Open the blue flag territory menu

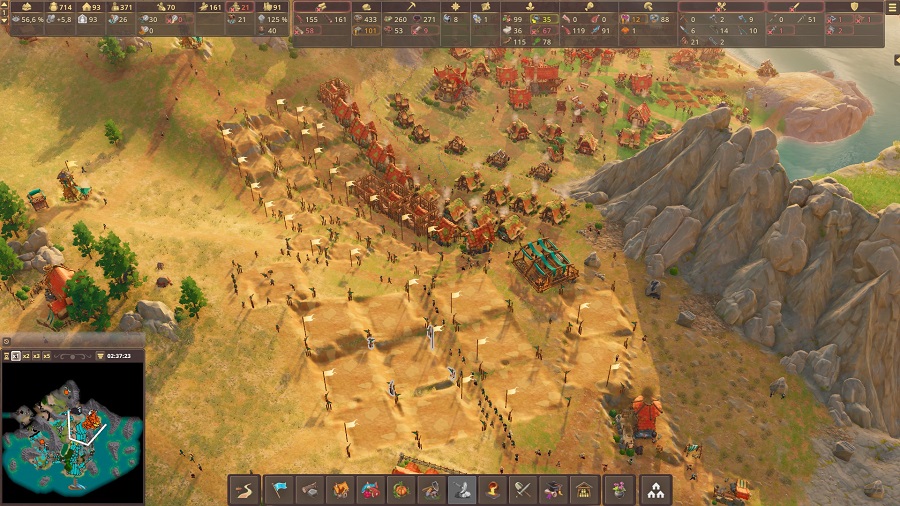point(280,490)
